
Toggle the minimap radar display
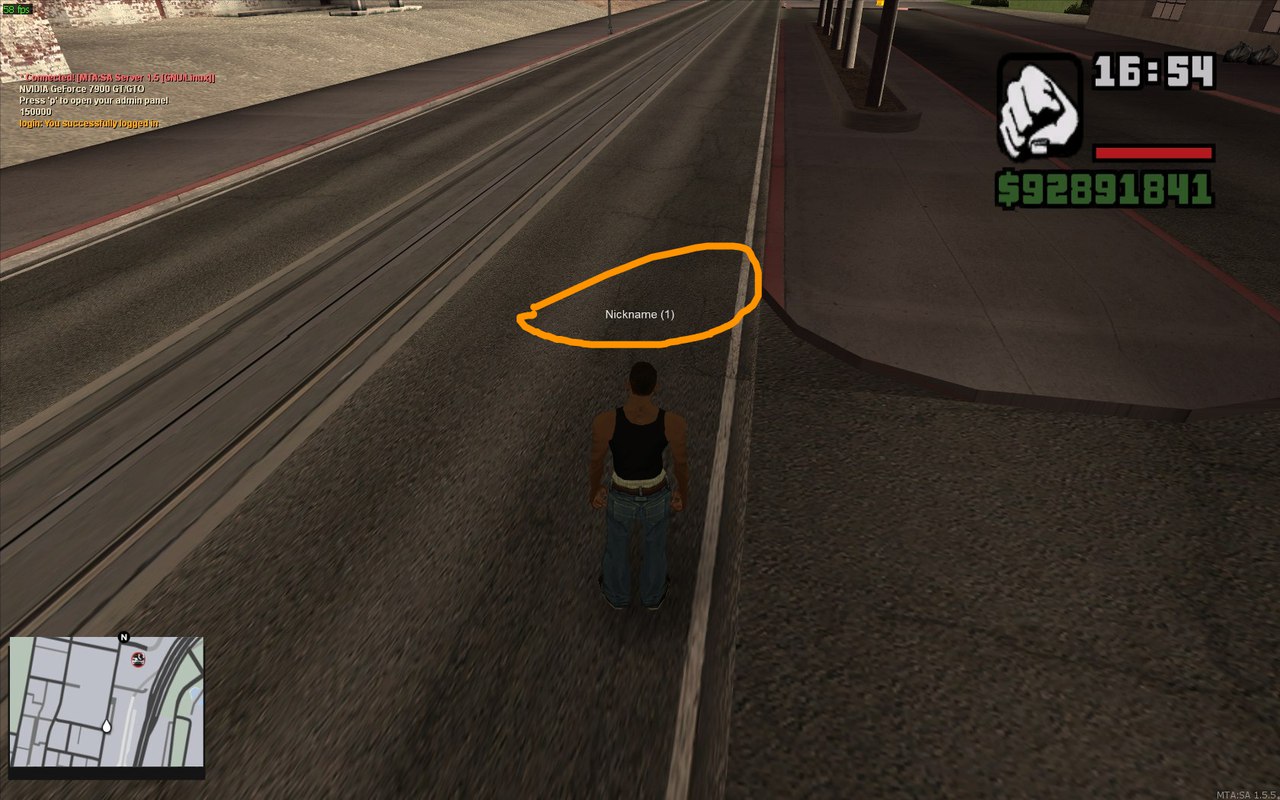(x=108, y=705)
